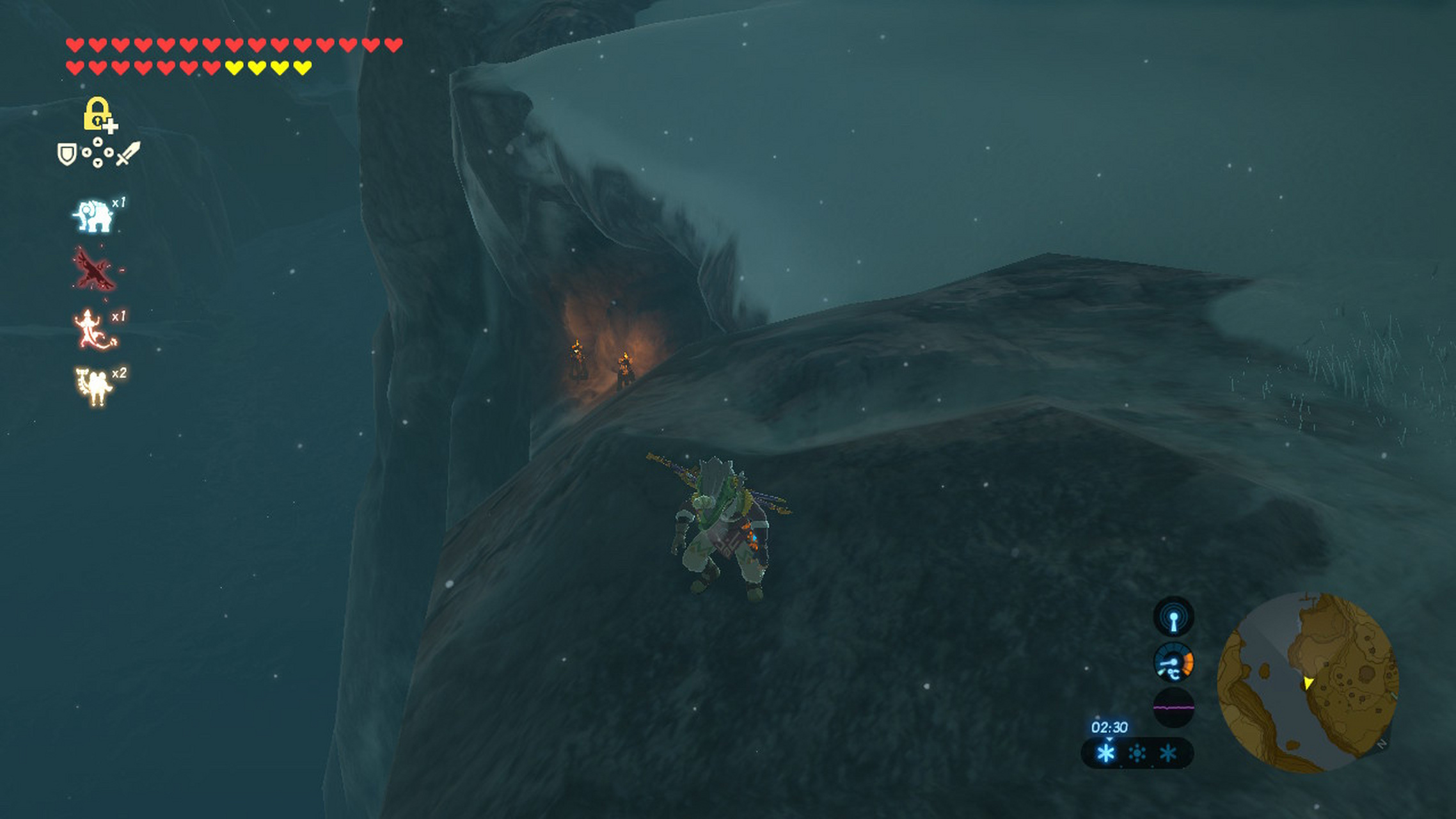Click the red Revali's Gale bird icon
This screenshot has width=1456, height=819.
coord(95,269)
